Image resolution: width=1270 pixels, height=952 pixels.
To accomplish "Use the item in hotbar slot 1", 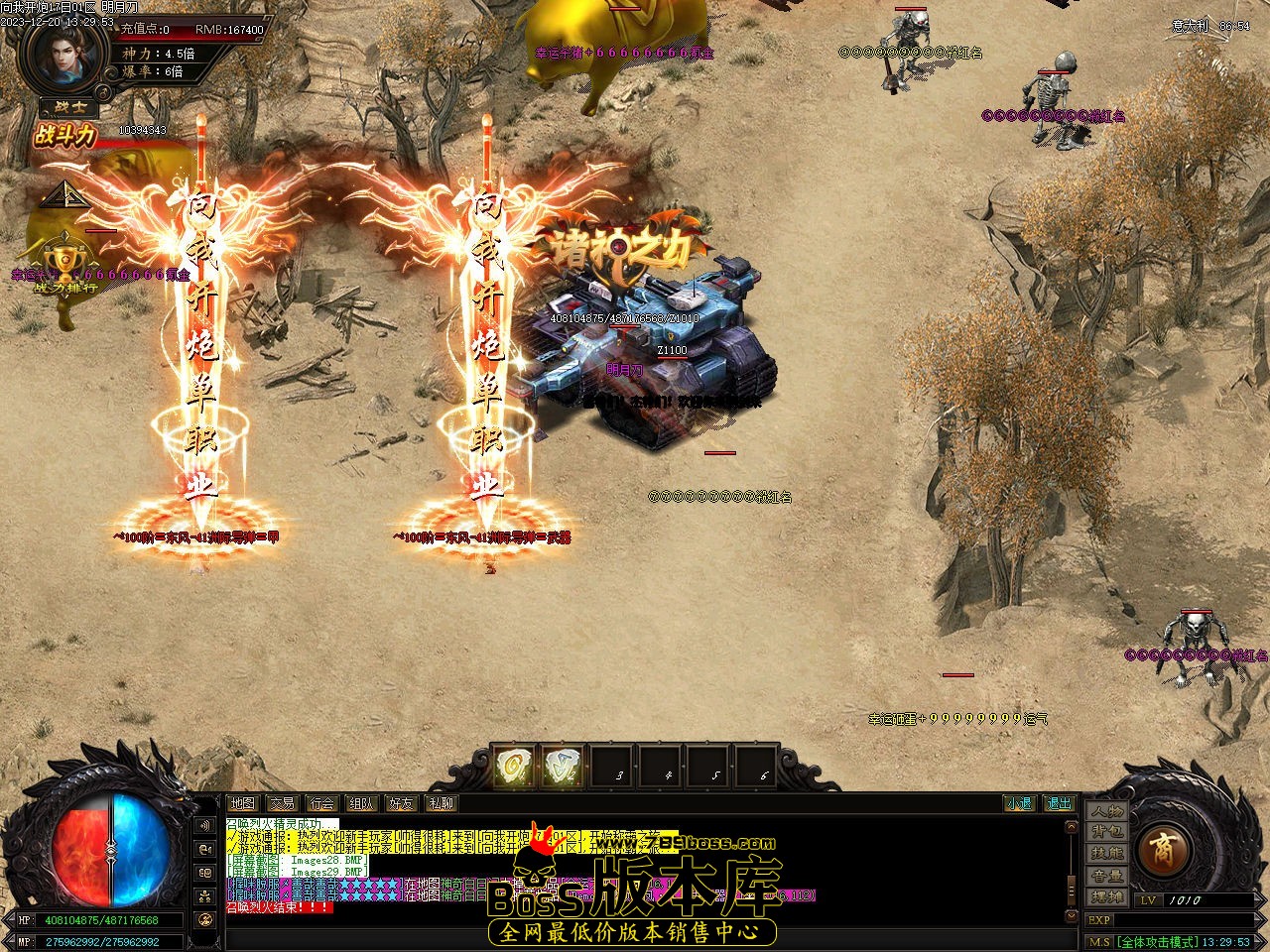I will click(x=516, y=767).
